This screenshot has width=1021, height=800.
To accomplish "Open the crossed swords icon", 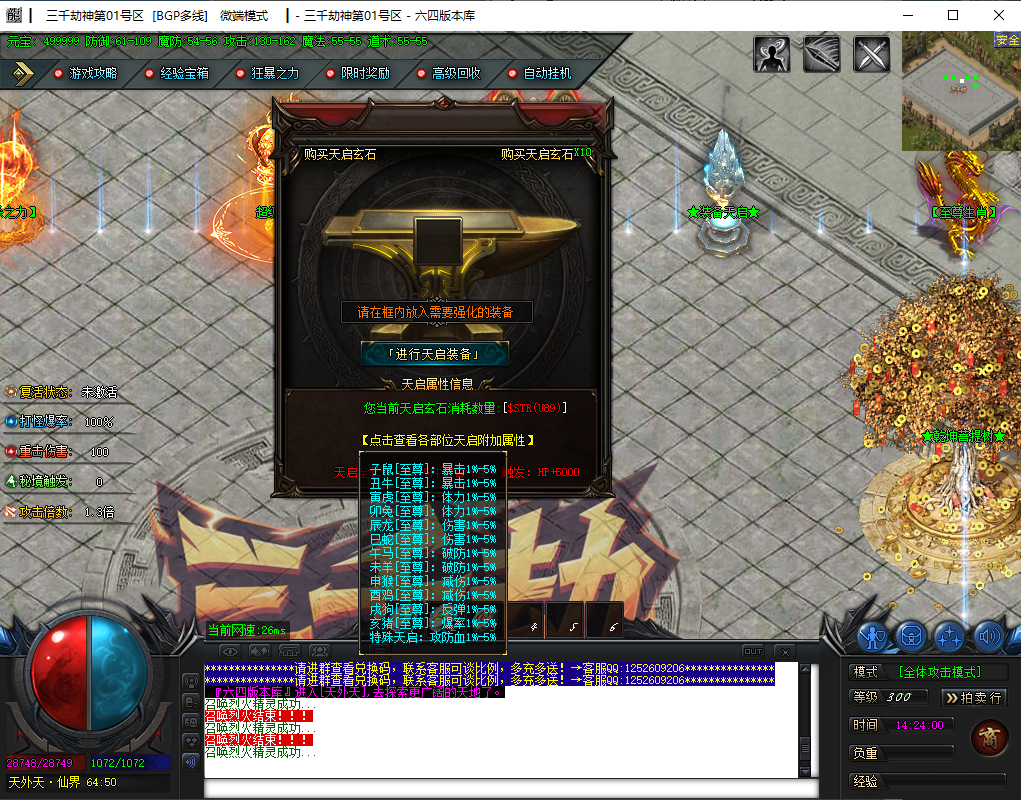I will click(872, 54).
